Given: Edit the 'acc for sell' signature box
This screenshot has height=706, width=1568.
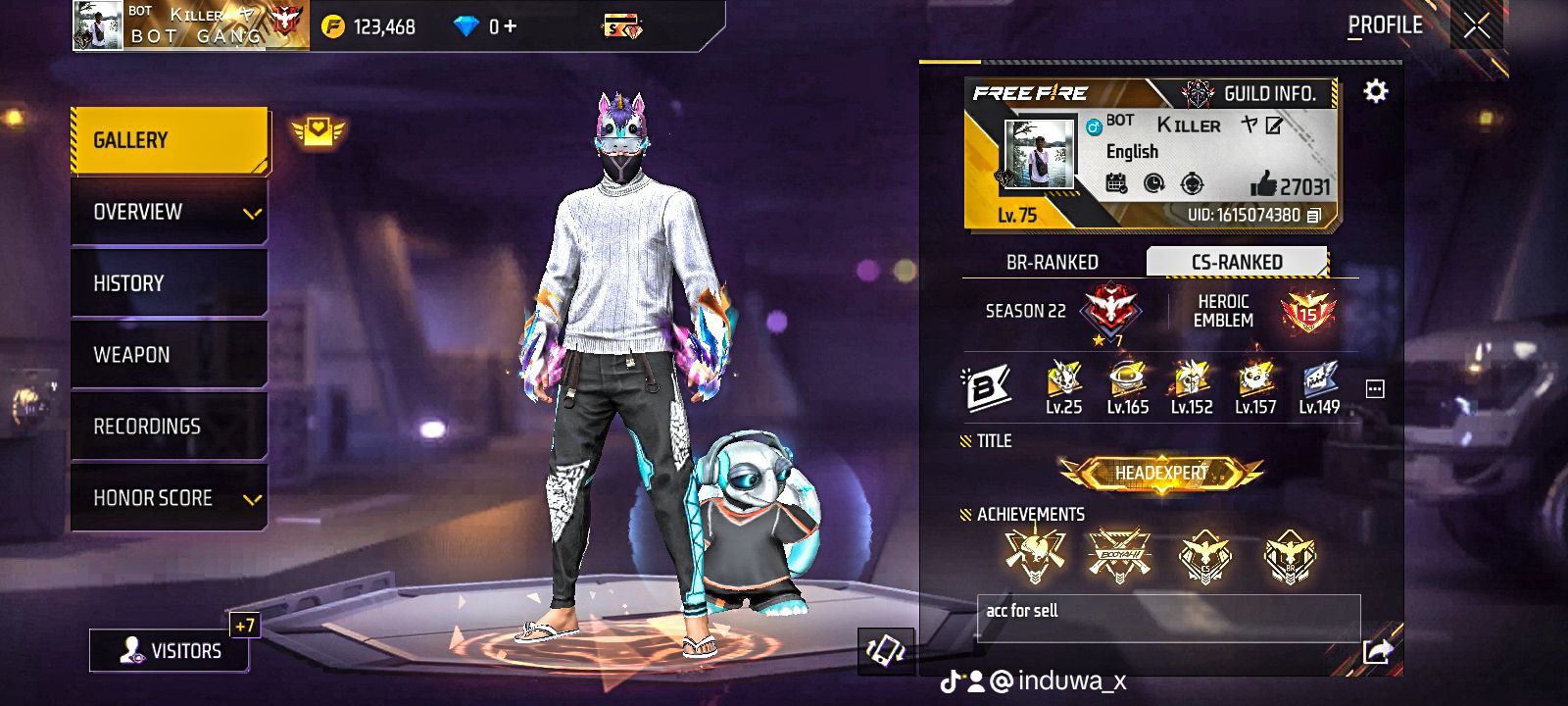Looking at the screenshot, I should pyautogui.click(x=1168, y=618).
